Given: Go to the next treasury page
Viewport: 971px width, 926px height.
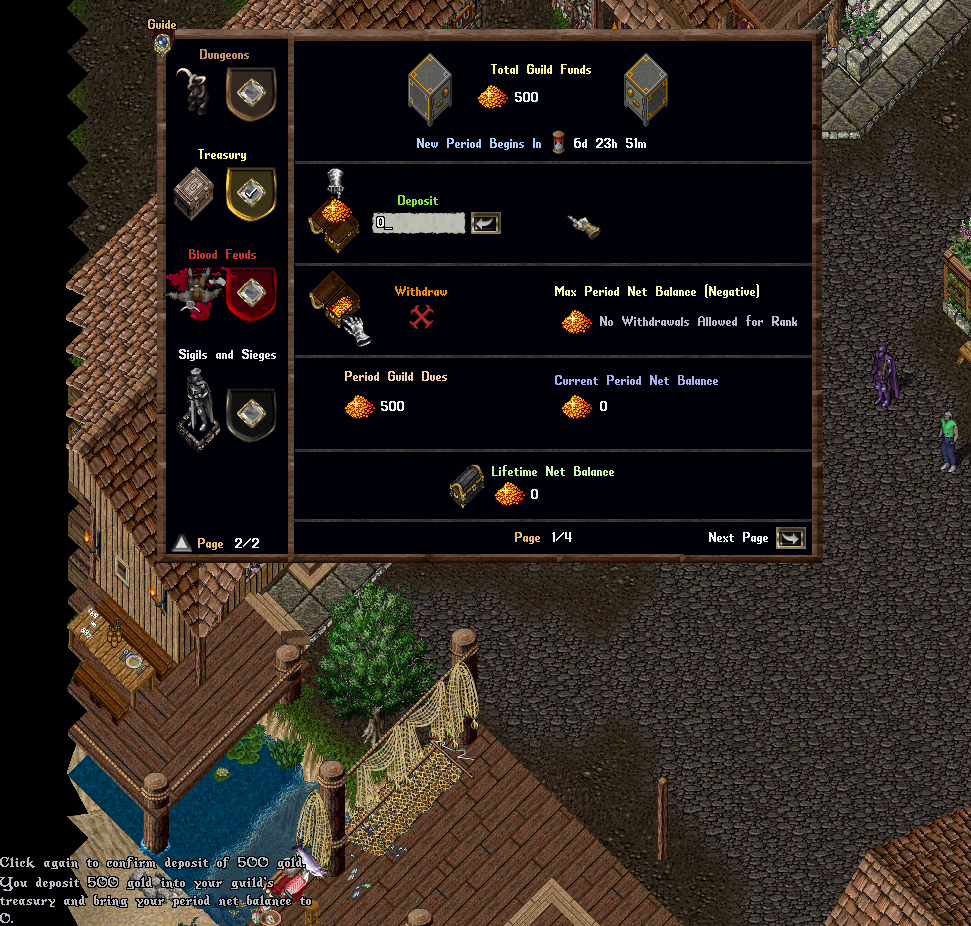Looking at the screenshot, I should coord(790,538).
